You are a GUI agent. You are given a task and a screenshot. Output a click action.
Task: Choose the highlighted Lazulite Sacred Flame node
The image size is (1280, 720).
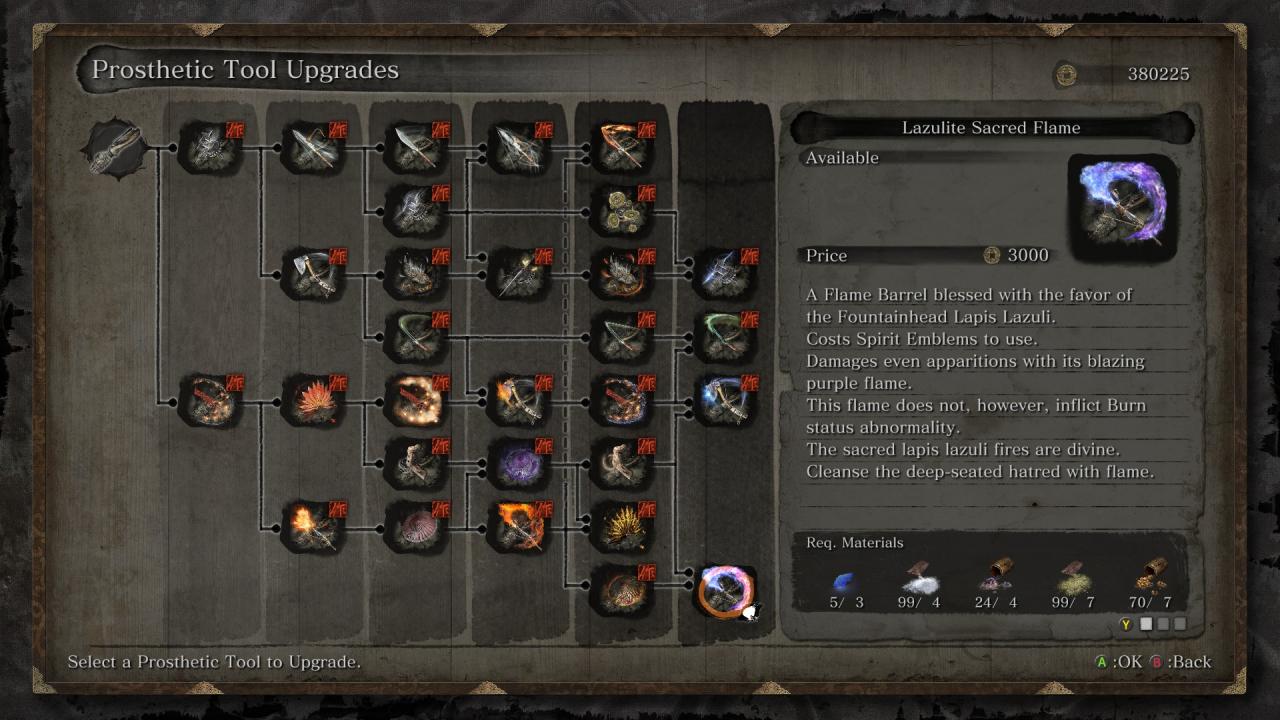(725, 591)
